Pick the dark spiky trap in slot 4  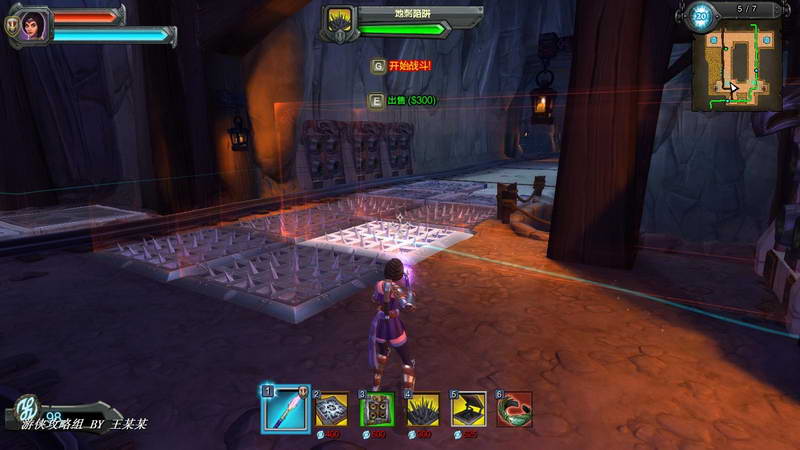pos(423,409)
